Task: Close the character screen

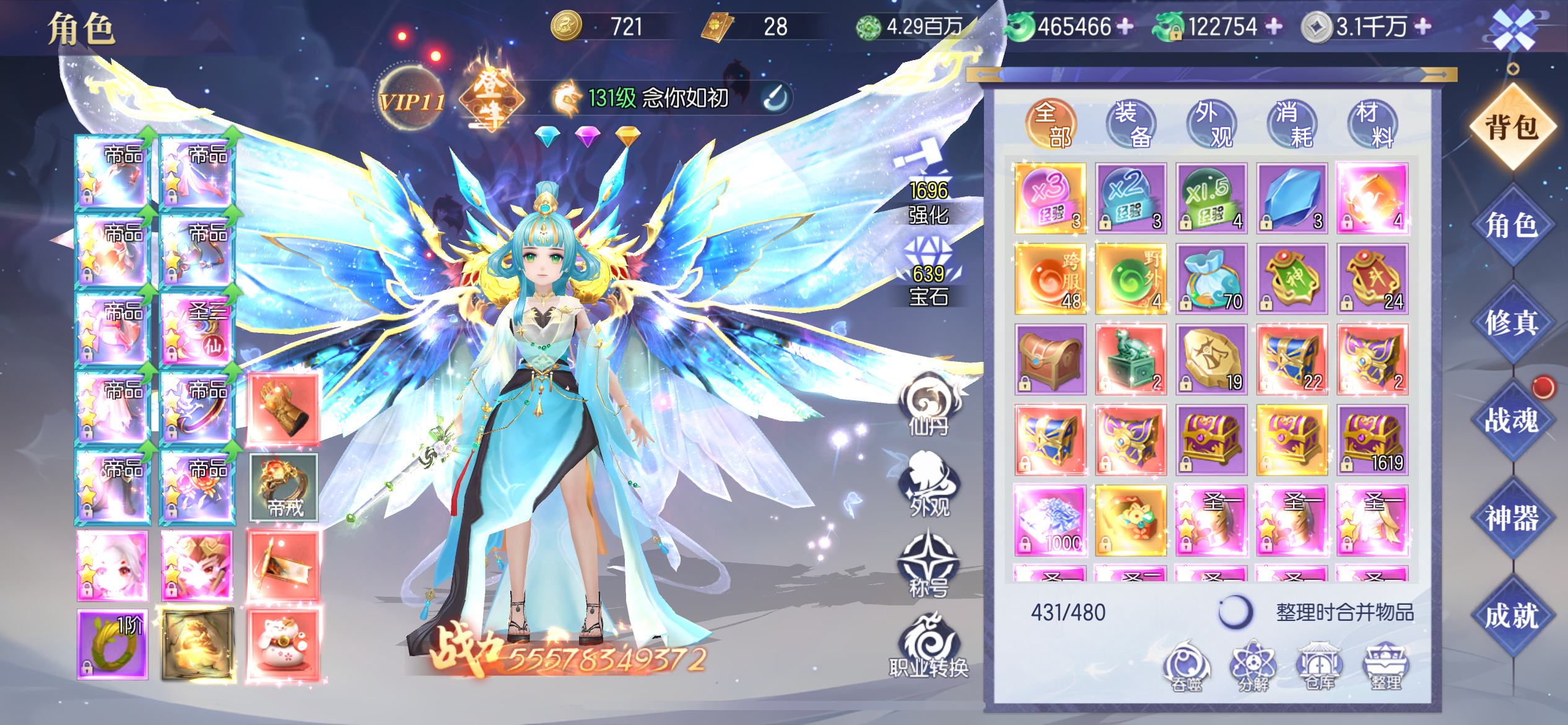Action: click(1513, 29)
